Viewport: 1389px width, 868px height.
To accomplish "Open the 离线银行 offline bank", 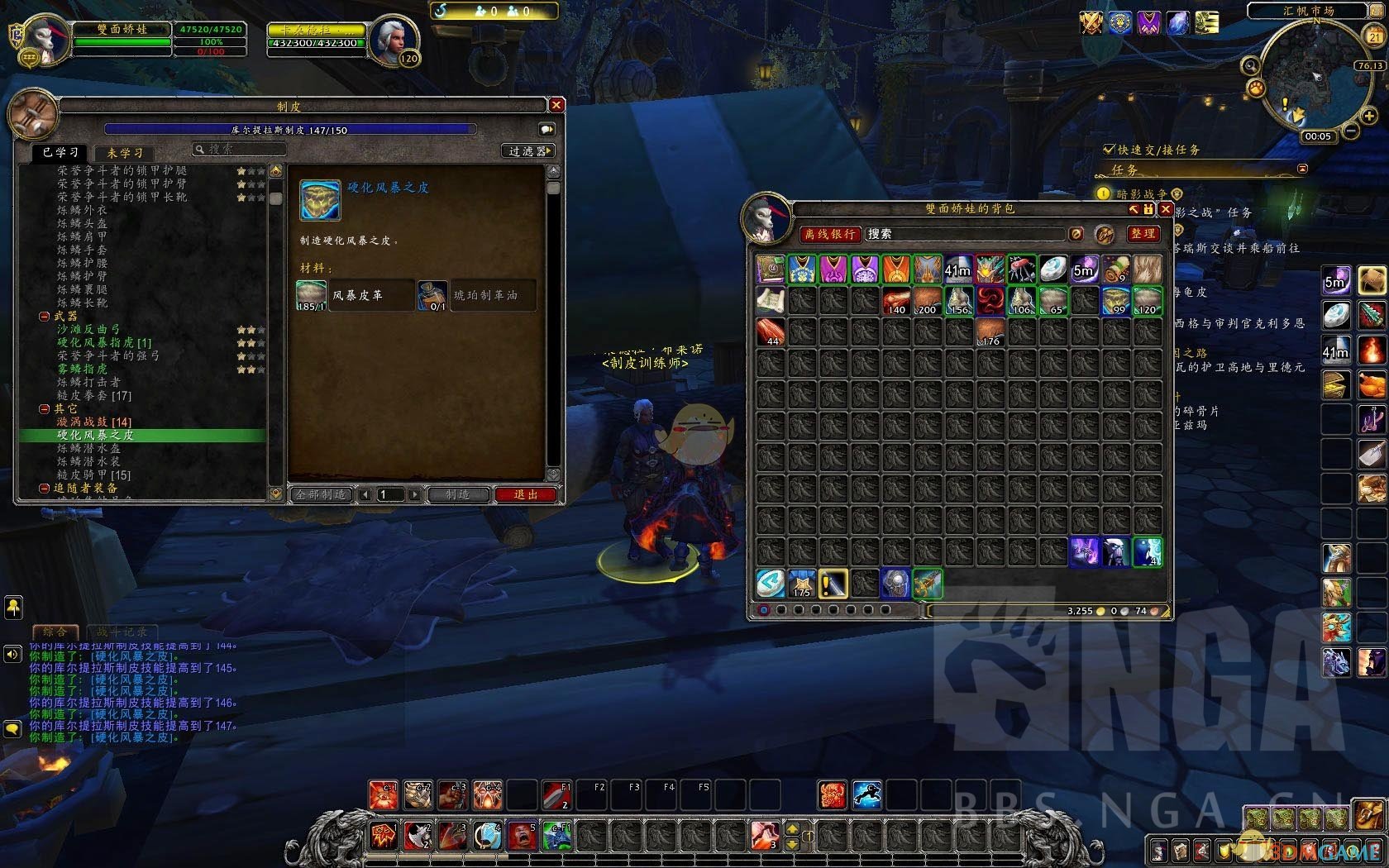I will pyautogui.click(x=829, y=234).
